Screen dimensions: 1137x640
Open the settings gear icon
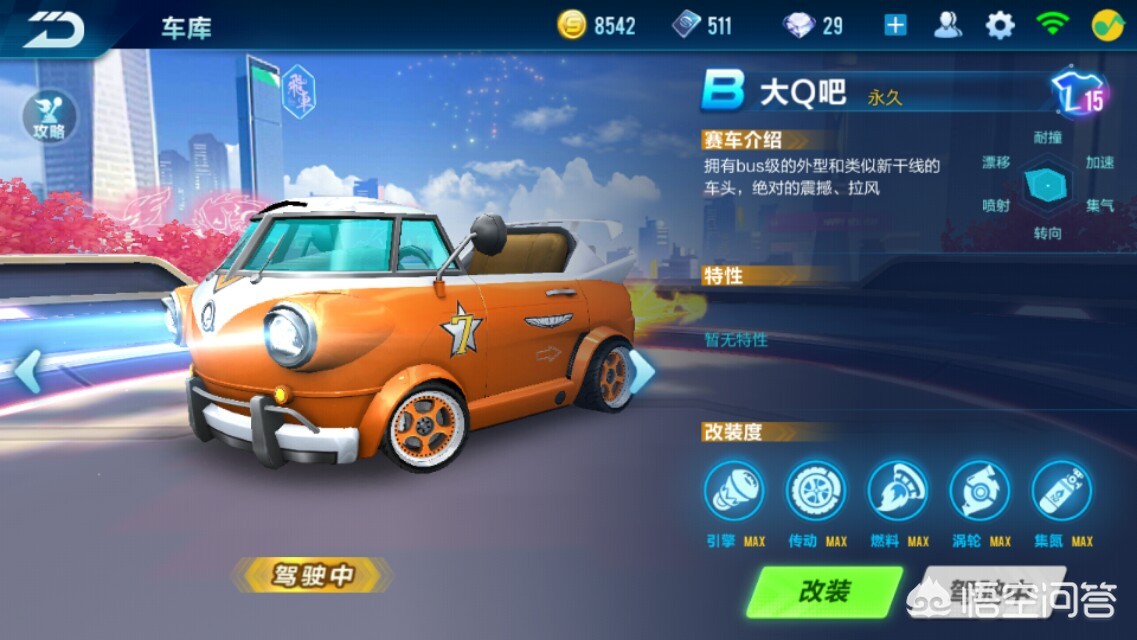[x=999, y=26]
